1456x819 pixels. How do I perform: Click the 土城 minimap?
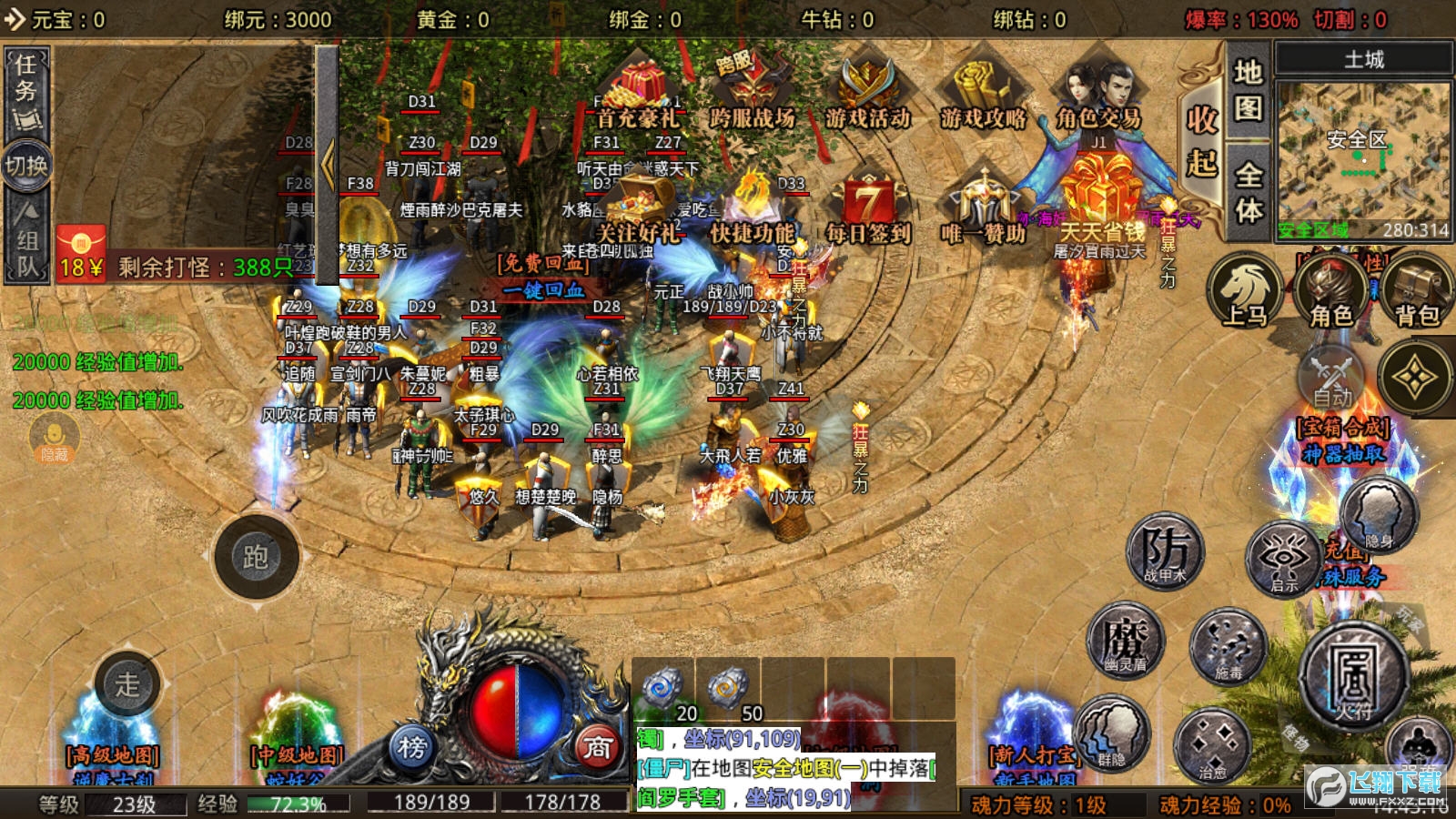[x=1362, y=150]
